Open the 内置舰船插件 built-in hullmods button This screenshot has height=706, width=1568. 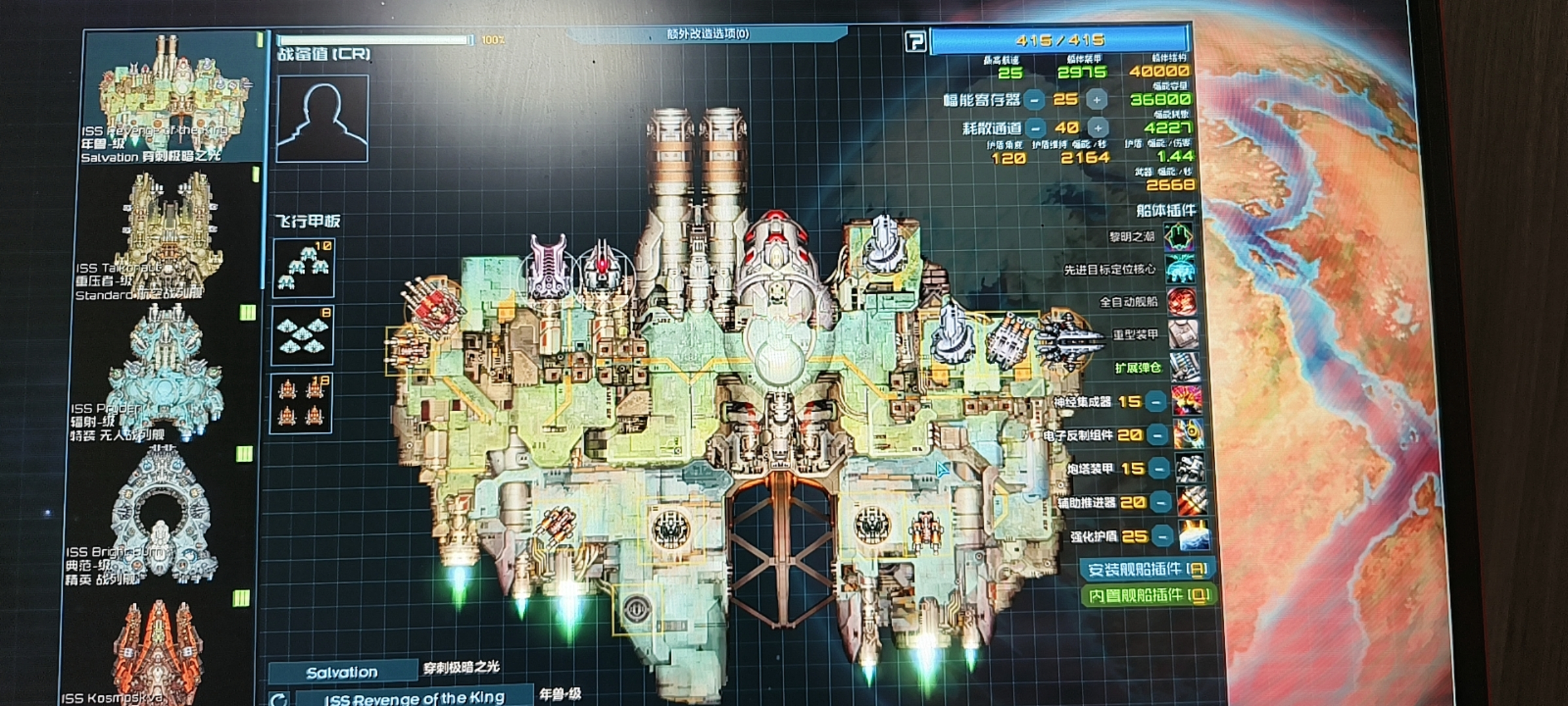(1147, 596)
